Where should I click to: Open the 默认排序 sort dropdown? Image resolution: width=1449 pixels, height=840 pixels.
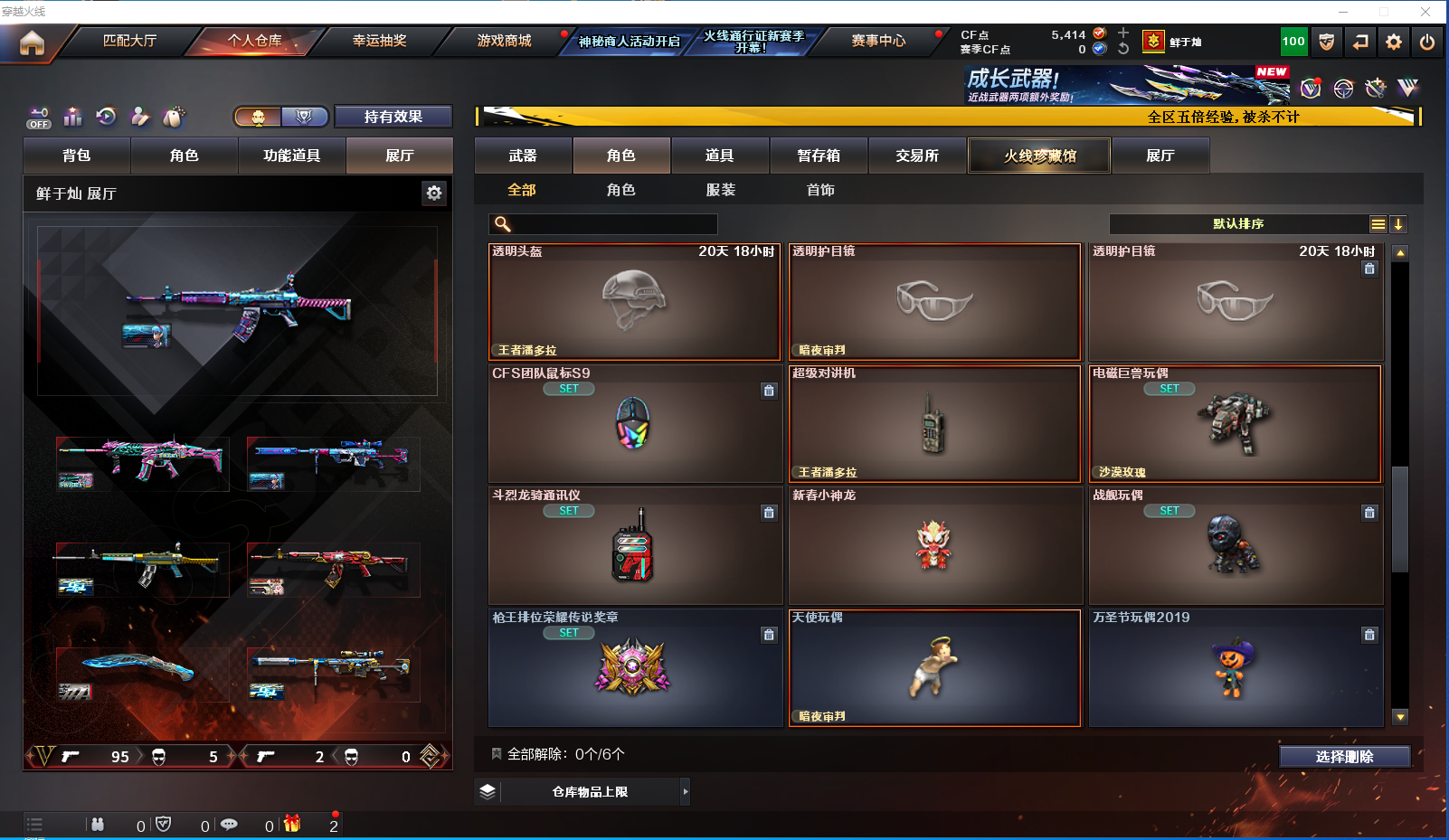tap(1238, 224)
